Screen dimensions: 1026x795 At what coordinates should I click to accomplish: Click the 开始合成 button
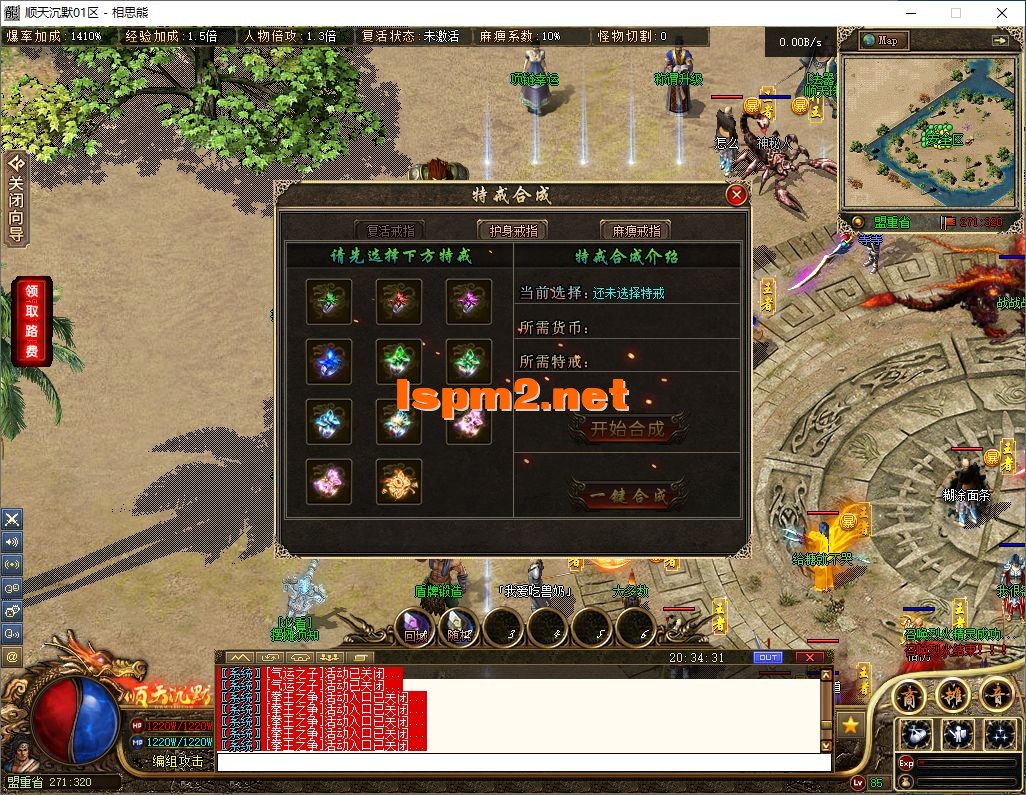click(628, 429)
